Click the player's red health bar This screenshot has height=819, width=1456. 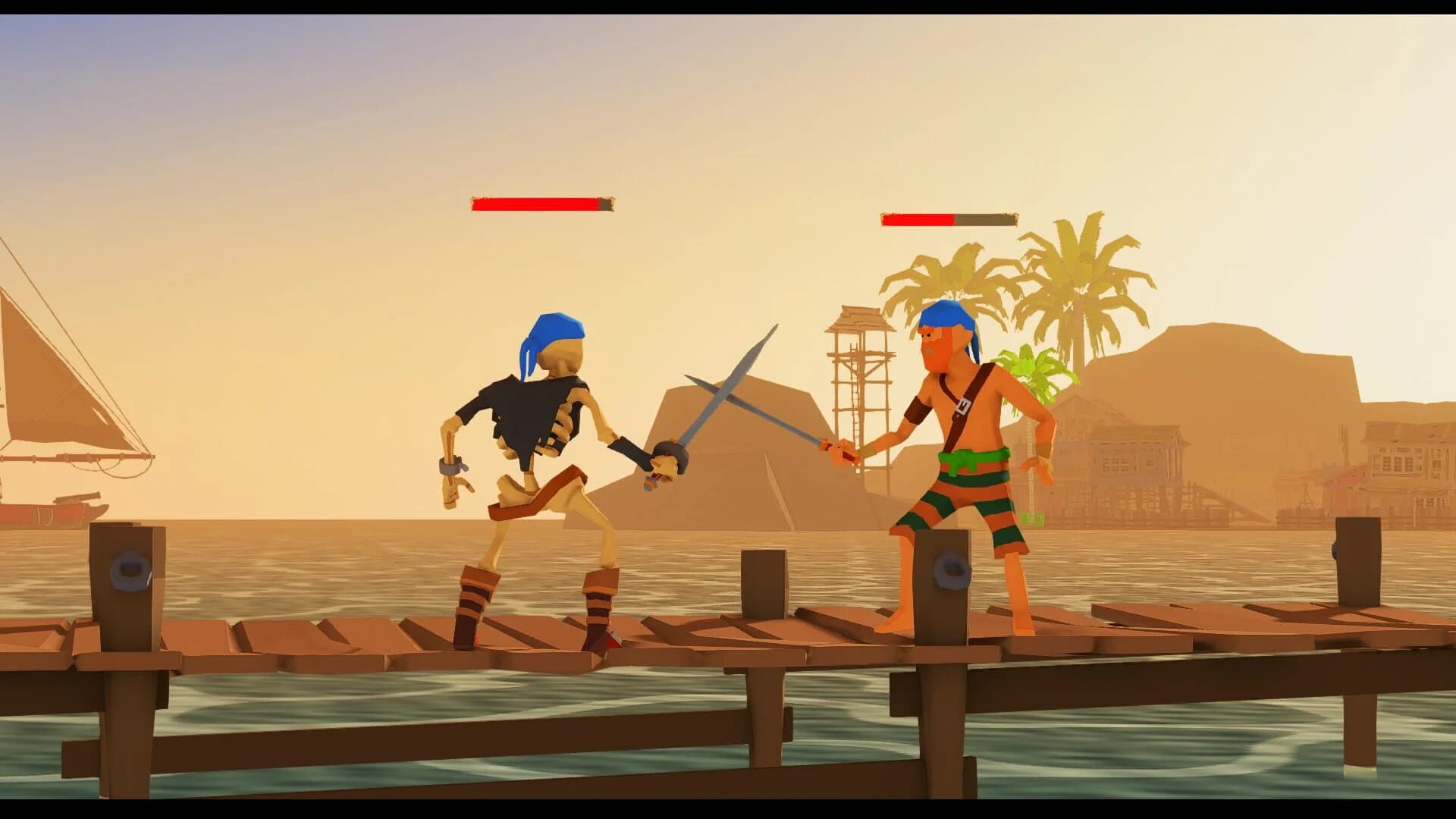point(918,220)
